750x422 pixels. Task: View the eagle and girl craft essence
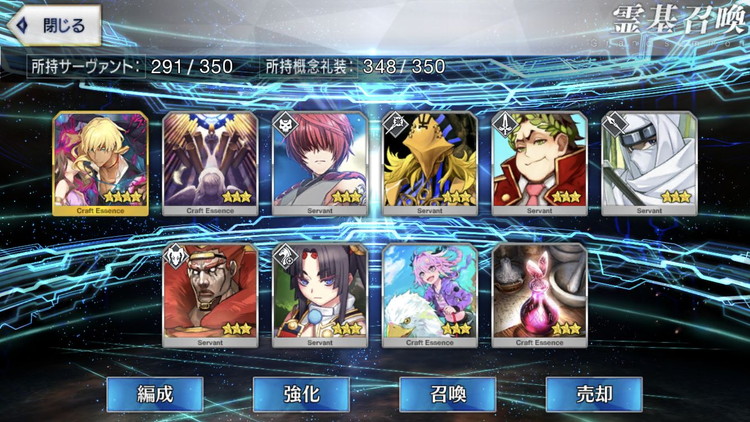point(430,294)
